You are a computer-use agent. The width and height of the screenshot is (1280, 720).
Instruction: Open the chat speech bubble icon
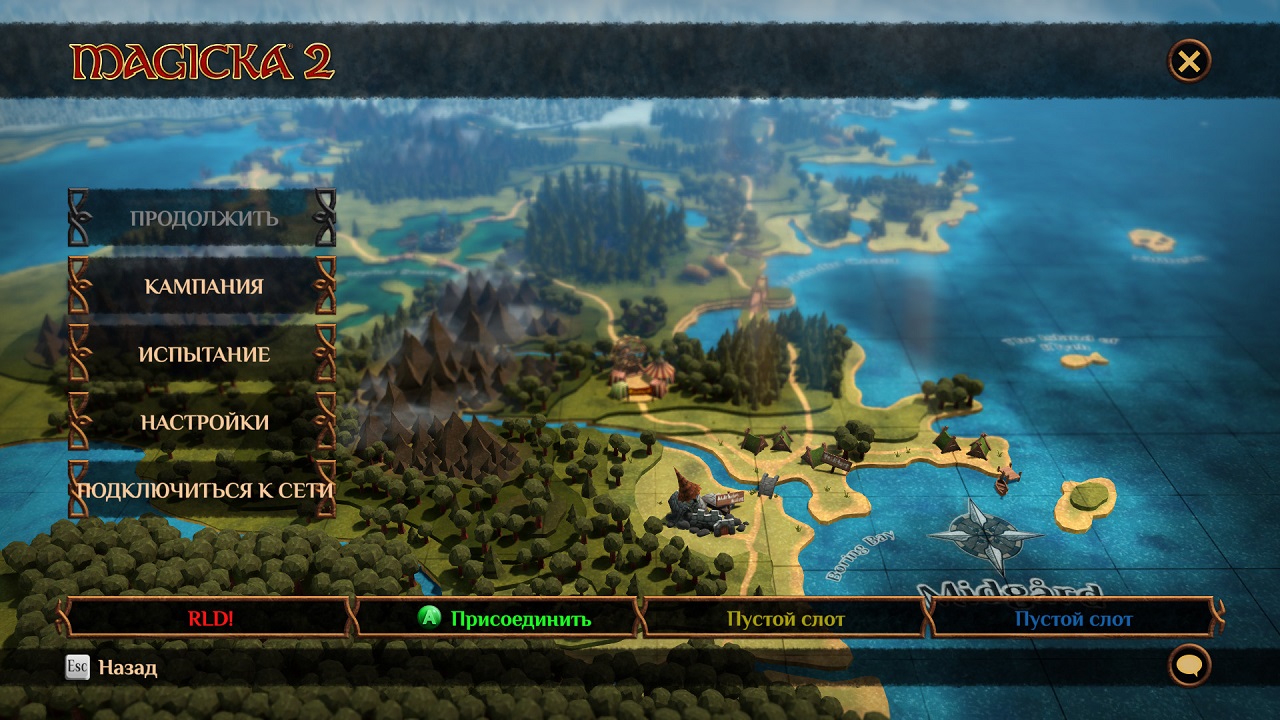[x=1189, y=665]
